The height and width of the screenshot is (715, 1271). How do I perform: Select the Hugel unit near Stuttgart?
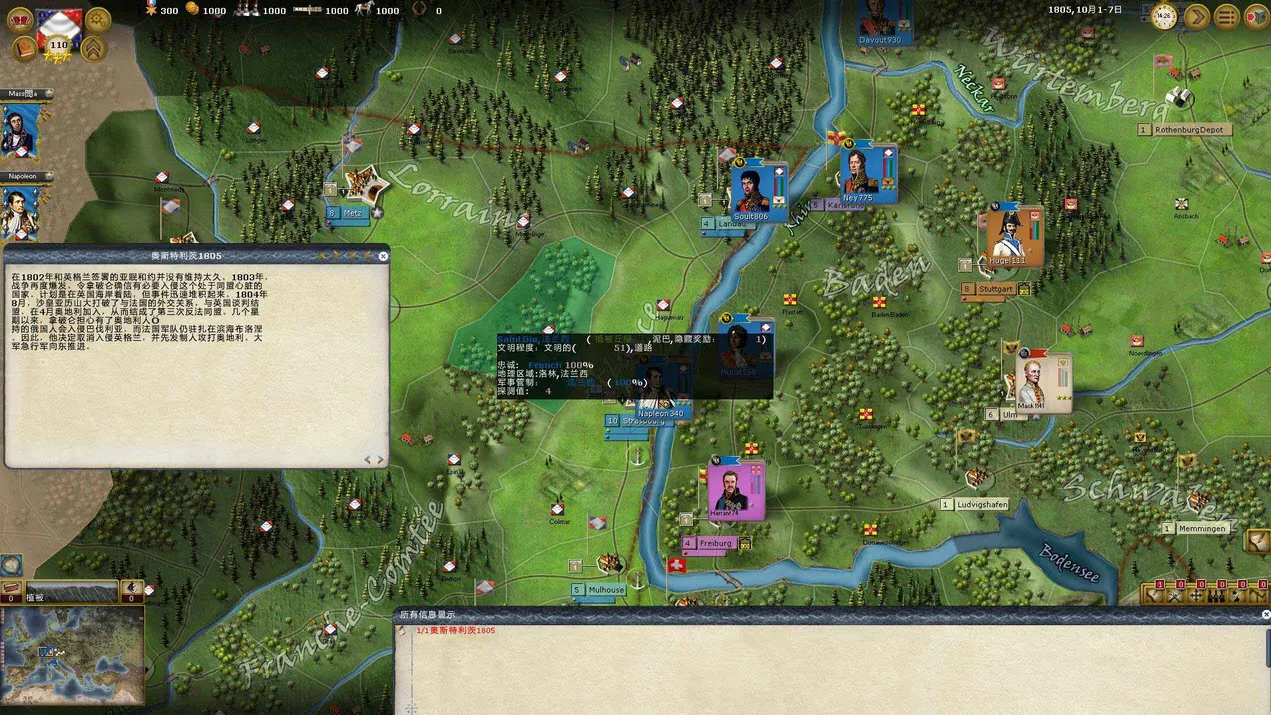1008,238
